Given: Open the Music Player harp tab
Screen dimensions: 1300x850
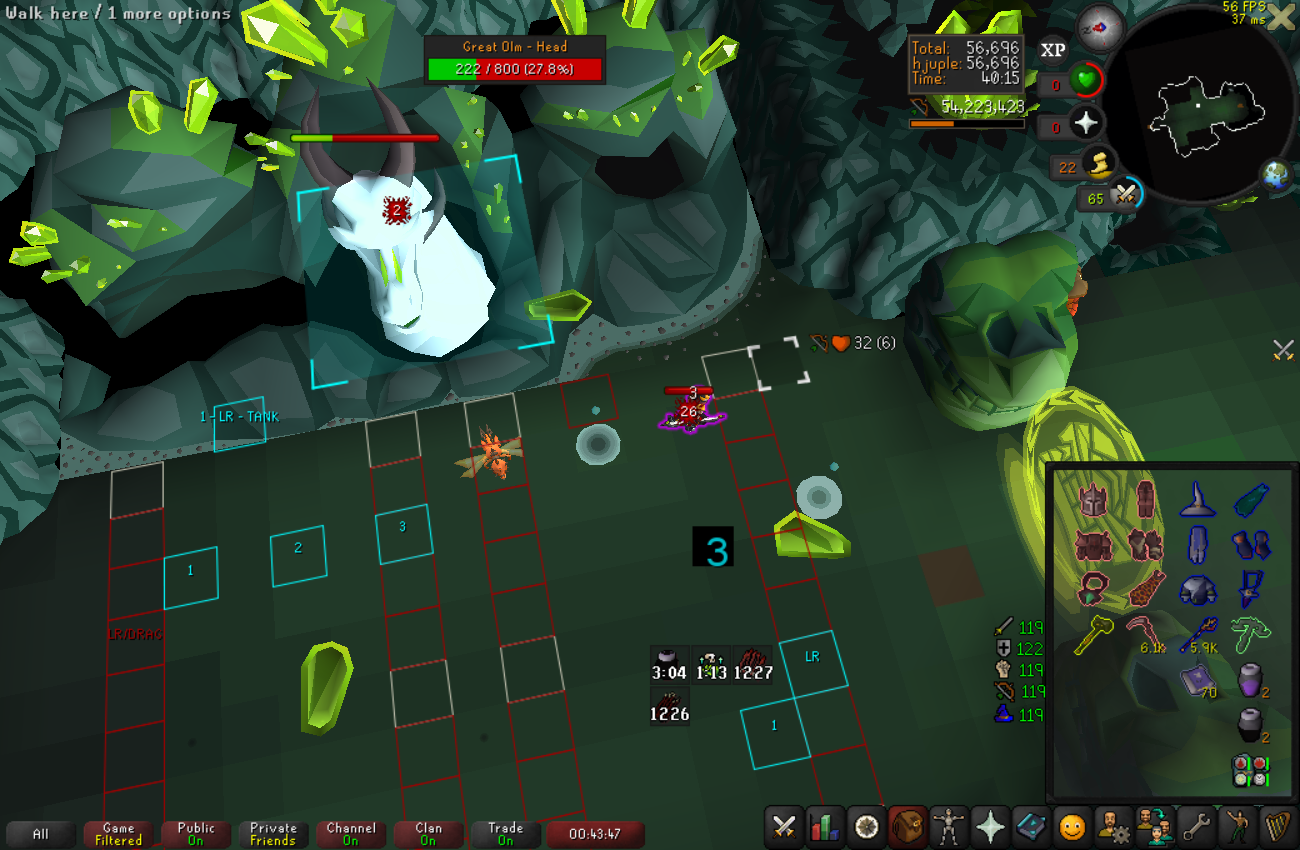Looking at the screenshot, I should click(x=1278, y=827).
